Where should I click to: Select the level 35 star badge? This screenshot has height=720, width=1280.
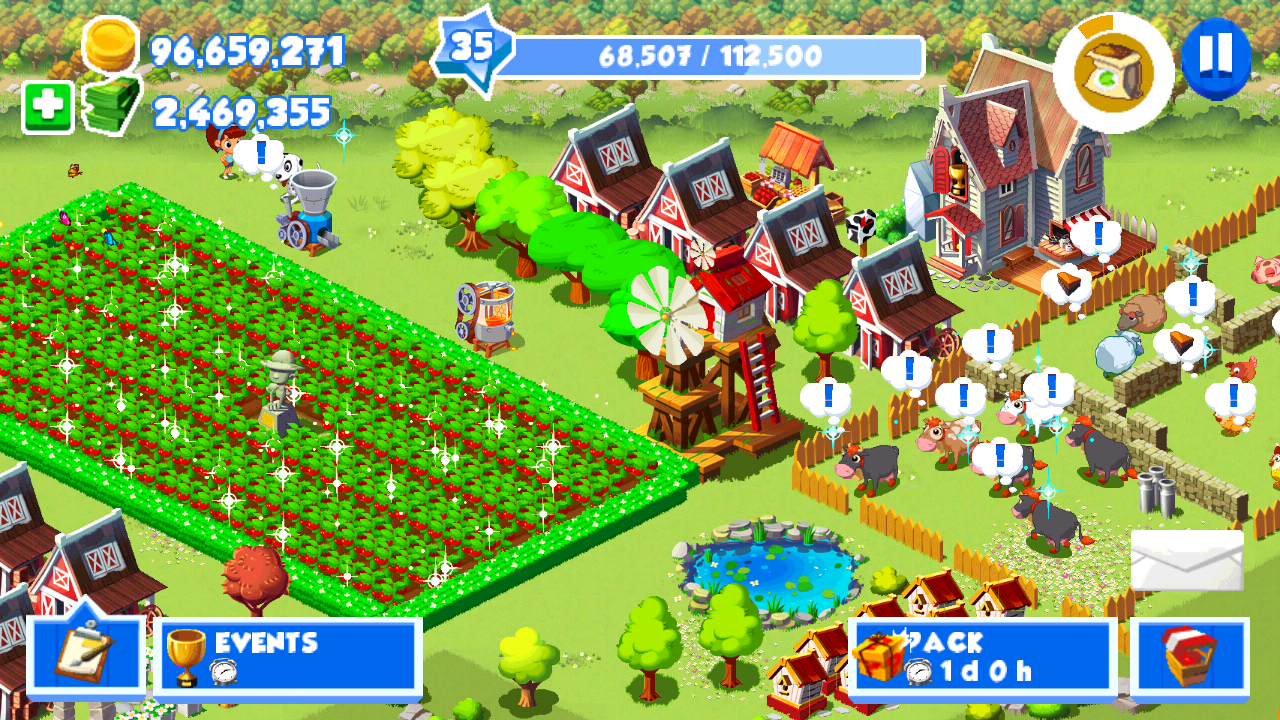[x=473, y=49]
